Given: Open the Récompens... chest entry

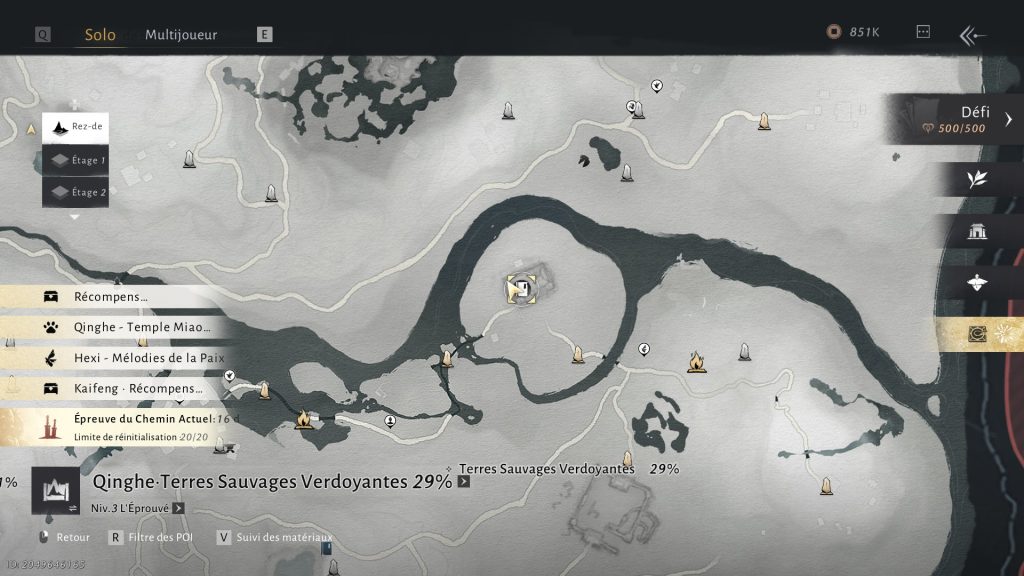Looking at the screenshot, I should (110, 297).
